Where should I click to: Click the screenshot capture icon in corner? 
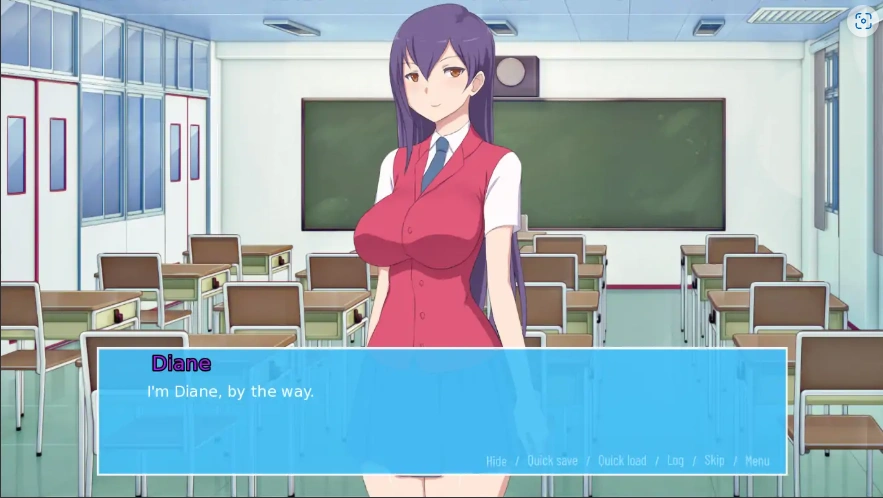pyautogui.click(x=863, y=21)
